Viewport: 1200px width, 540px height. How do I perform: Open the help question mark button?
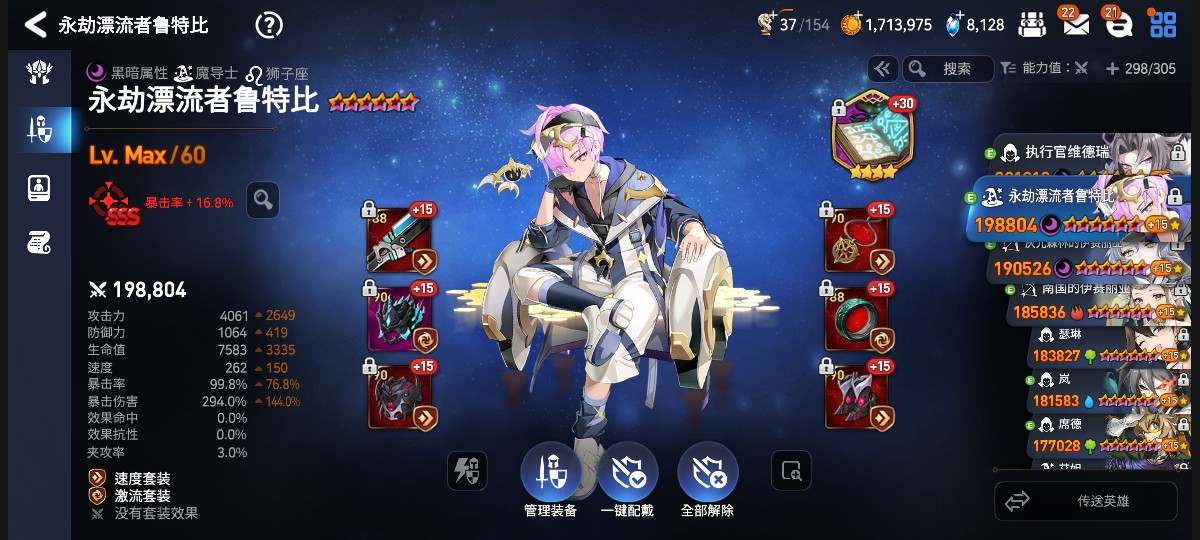click(269, 25)
